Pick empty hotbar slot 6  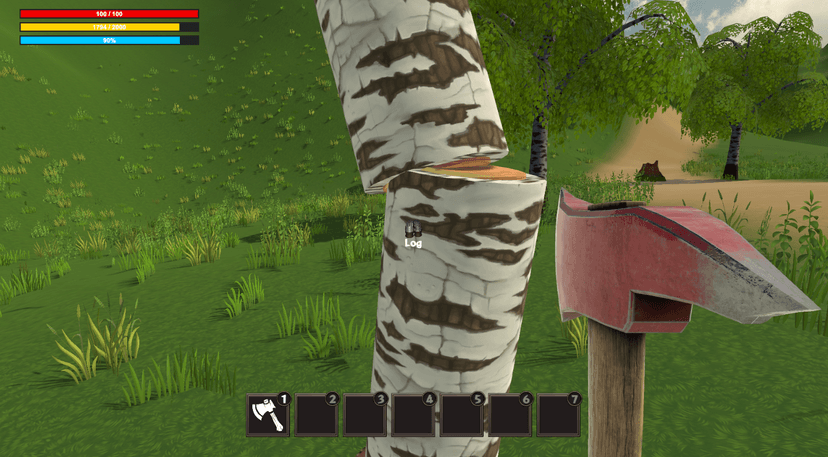click(x=510, y=415)
